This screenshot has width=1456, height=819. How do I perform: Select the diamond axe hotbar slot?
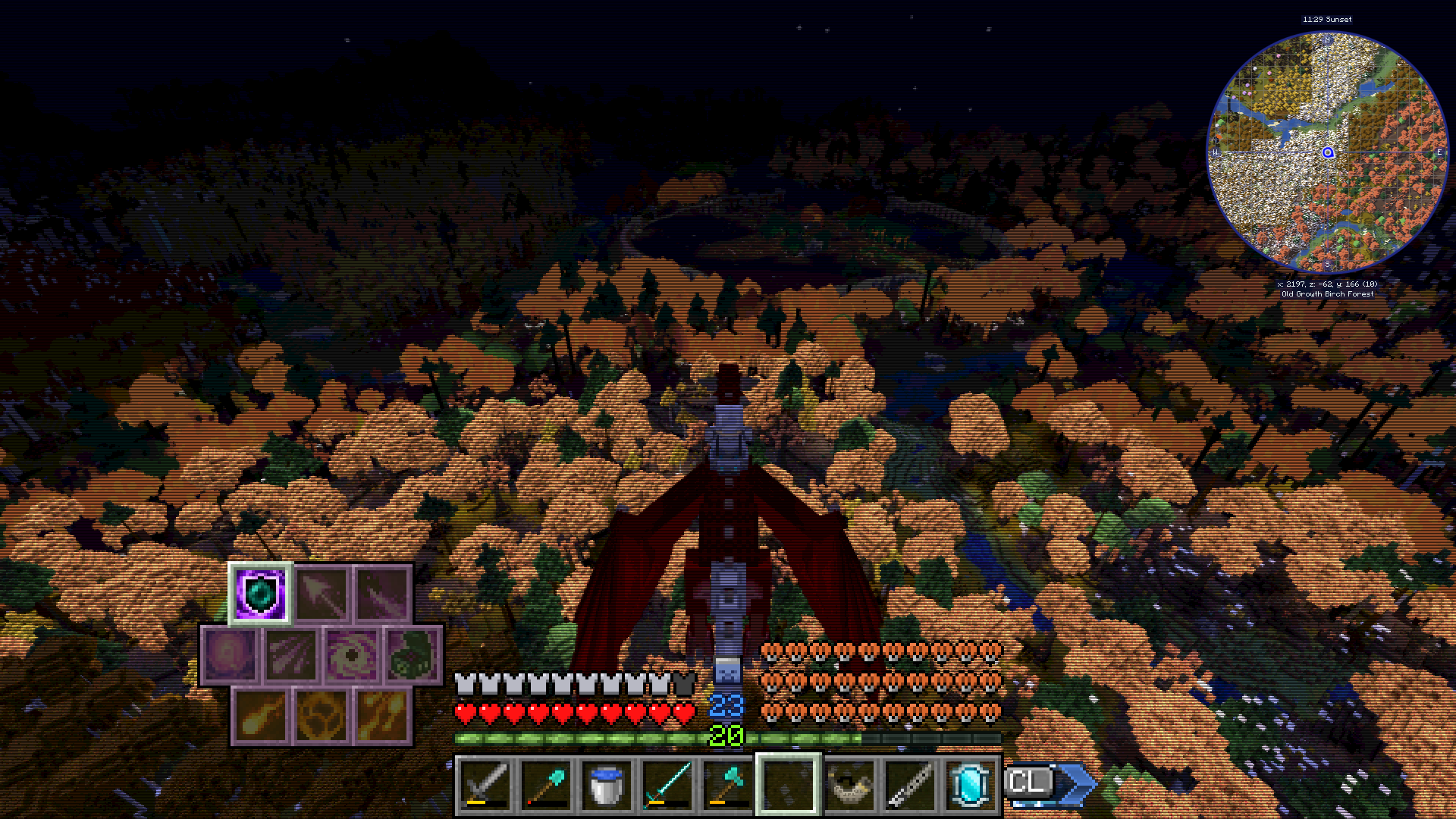(x=726, y=785)
